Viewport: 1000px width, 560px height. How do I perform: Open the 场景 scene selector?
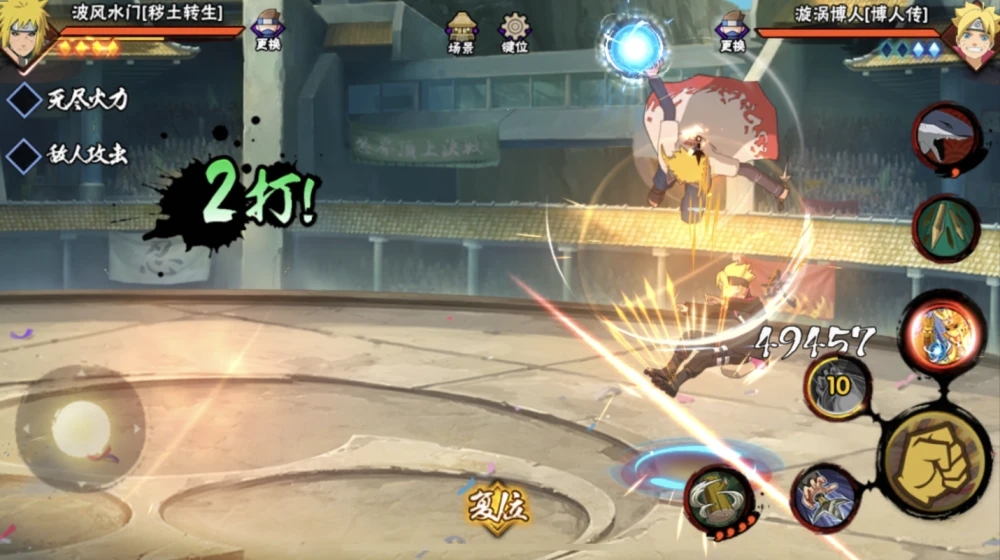coord(462,33)
